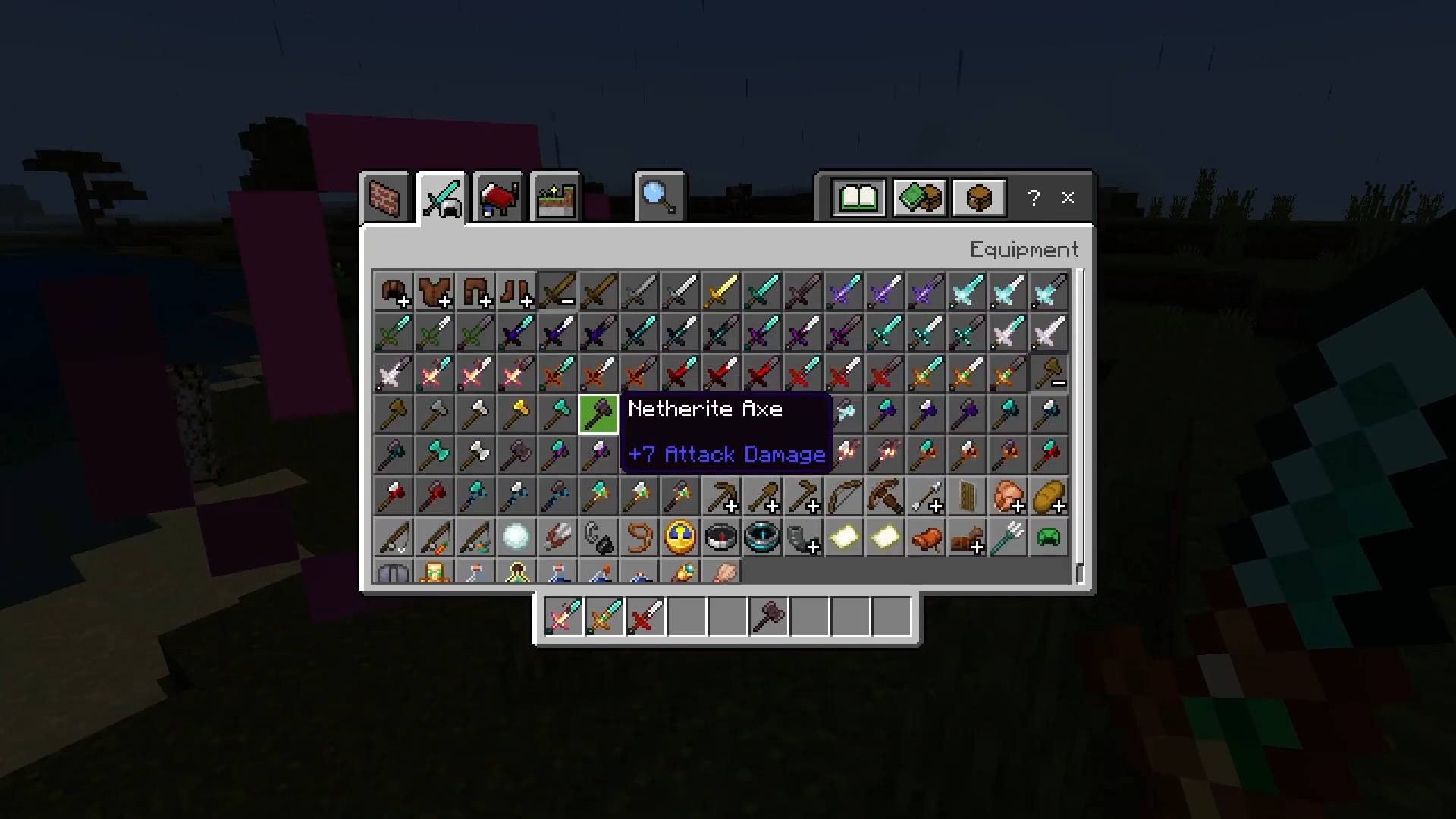Take the trident from the grid

(1007, 537)
